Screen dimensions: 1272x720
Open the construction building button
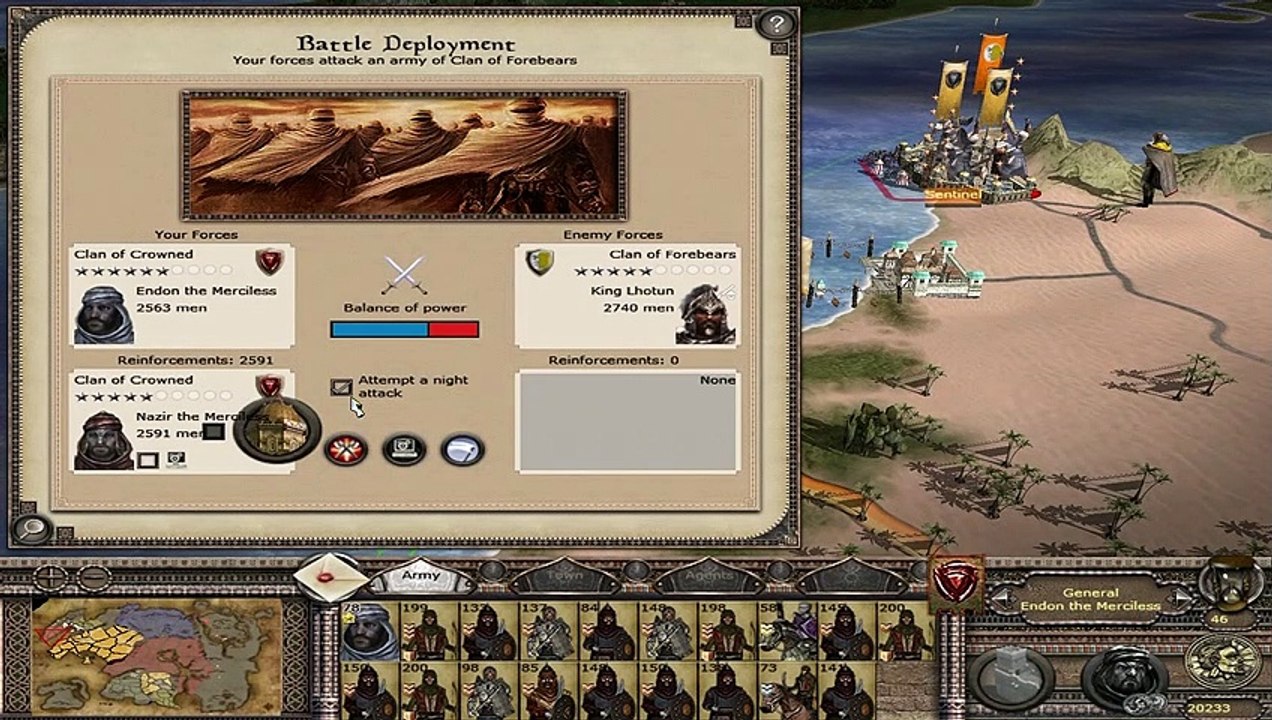pos(1013,677)
